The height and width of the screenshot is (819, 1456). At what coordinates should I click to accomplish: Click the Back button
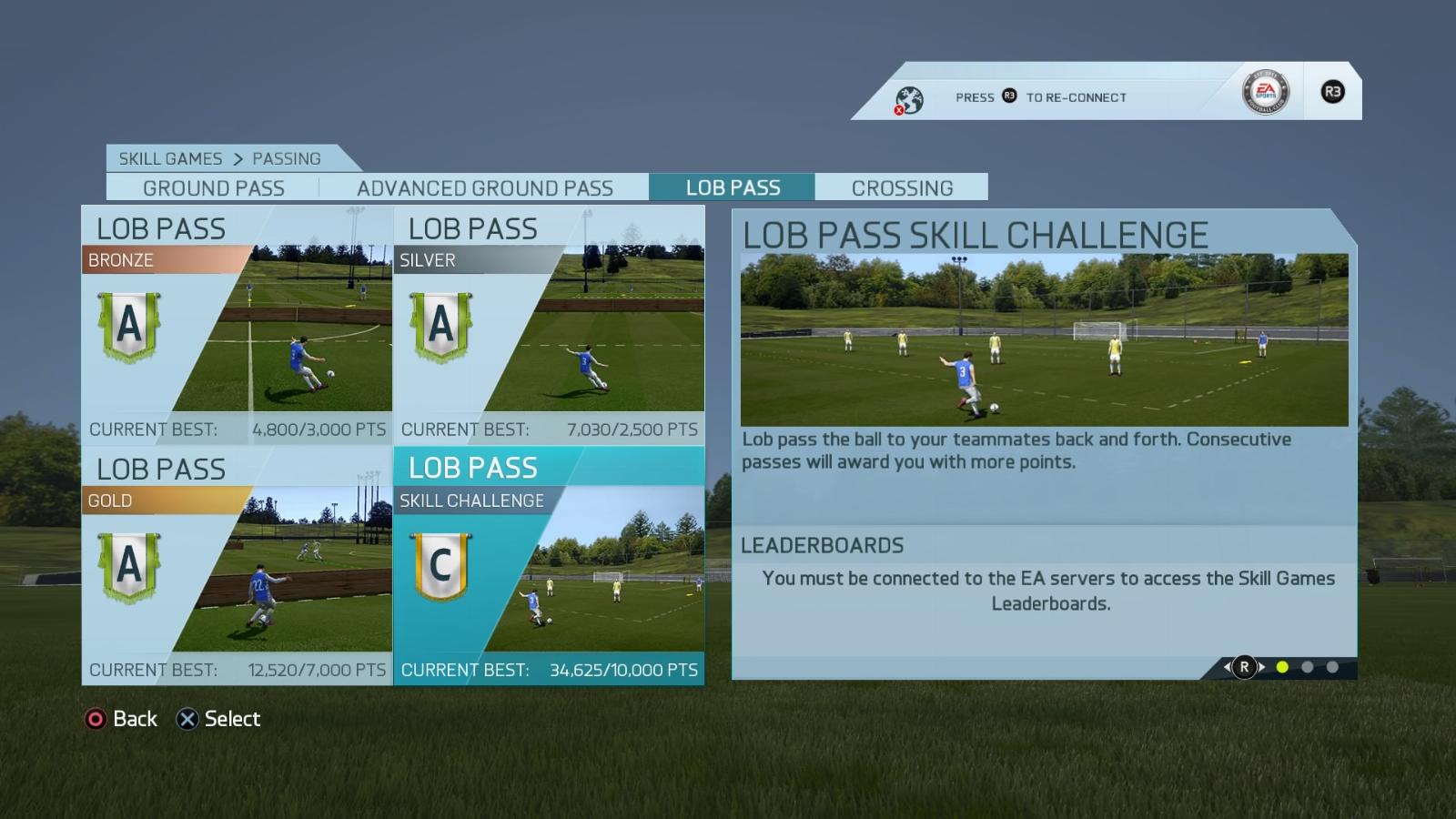(x=121, y=719)
